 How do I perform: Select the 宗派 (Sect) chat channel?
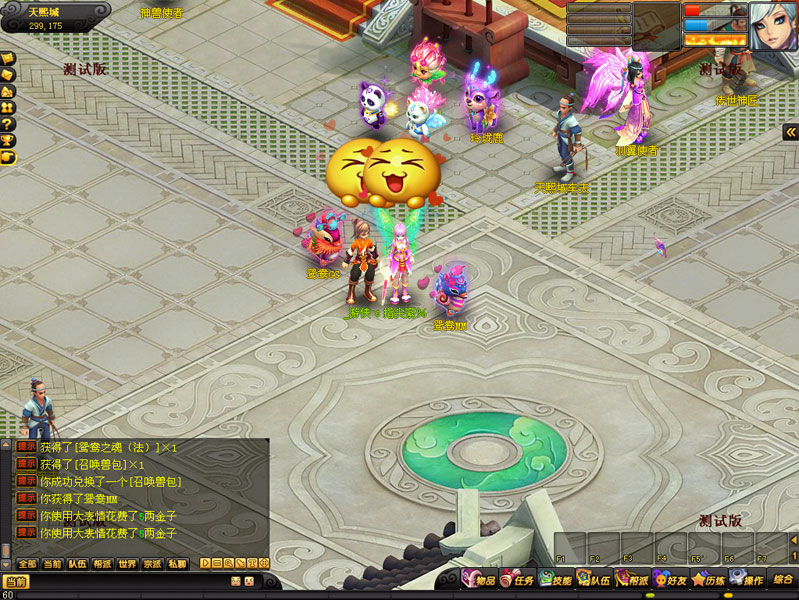(152, 564)
